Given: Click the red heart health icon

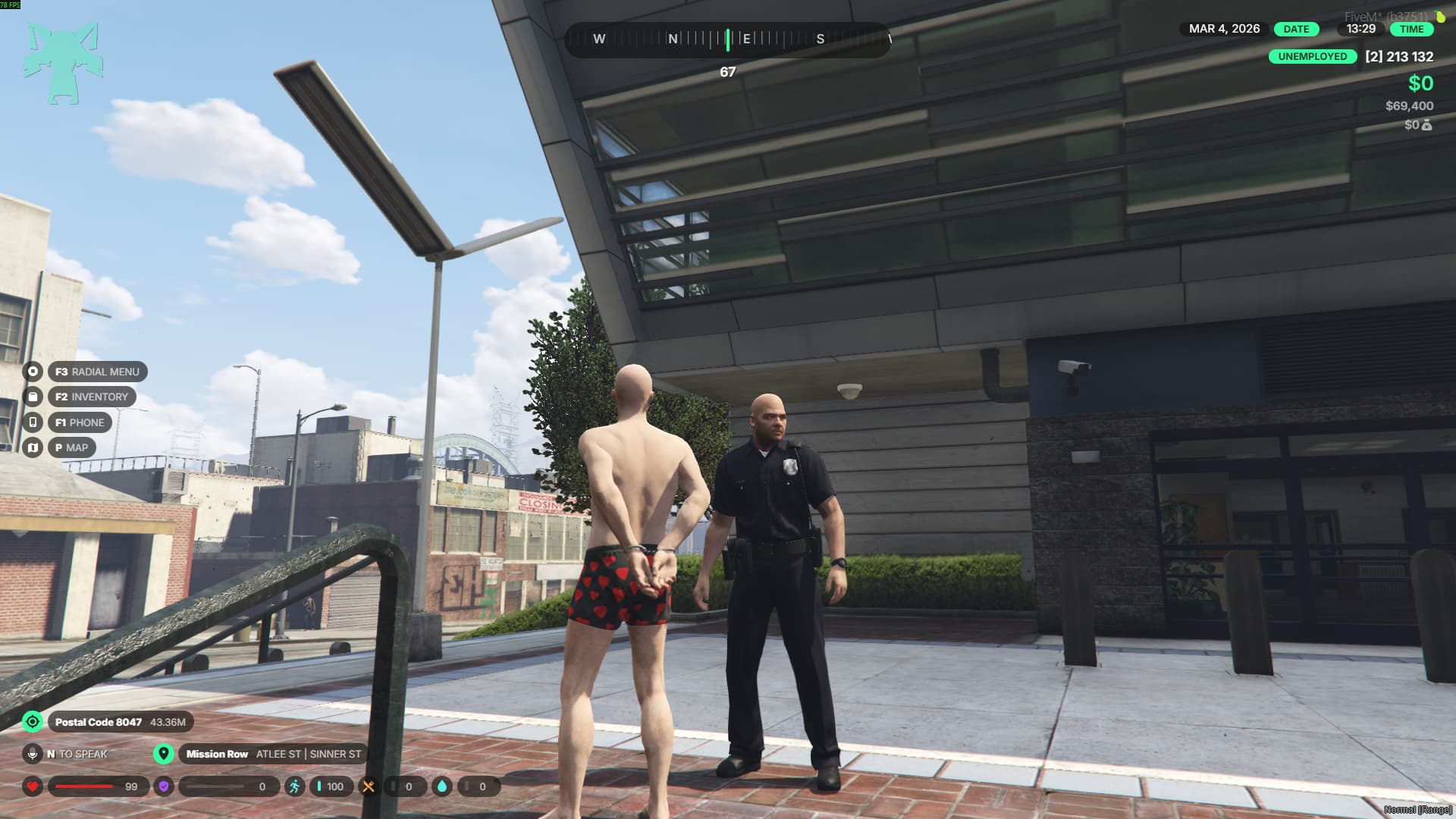Looking at the screenshot, I should pos(33,786).
